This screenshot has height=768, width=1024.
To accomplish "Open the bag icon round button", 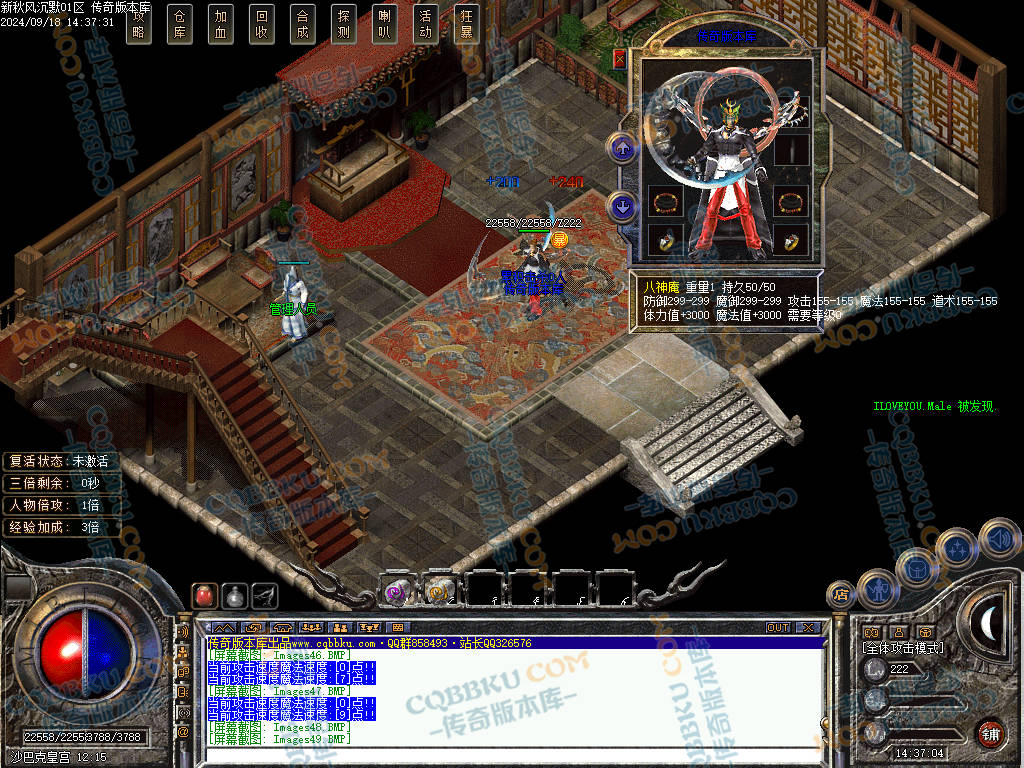I will [x=916, y=569].
